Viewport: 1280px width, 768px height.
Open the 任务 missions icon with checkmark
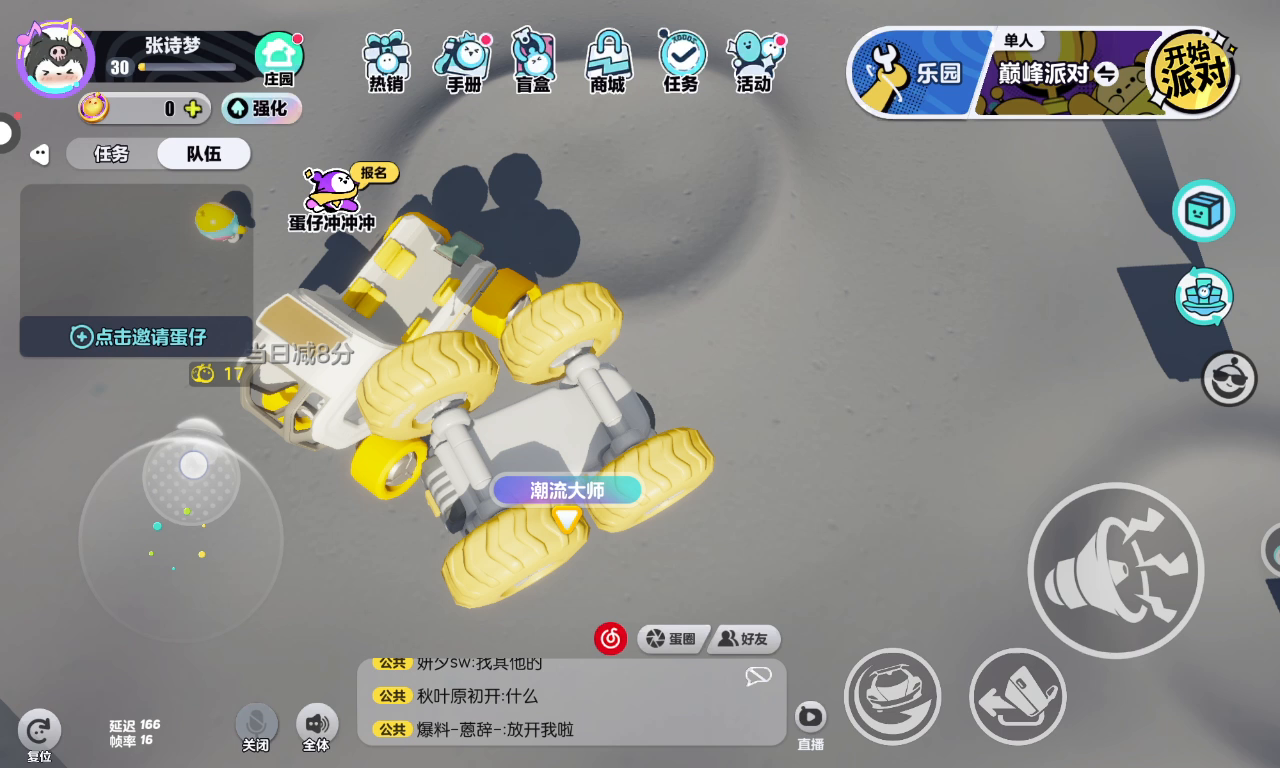pyautogui.click(x=681, y=60)
